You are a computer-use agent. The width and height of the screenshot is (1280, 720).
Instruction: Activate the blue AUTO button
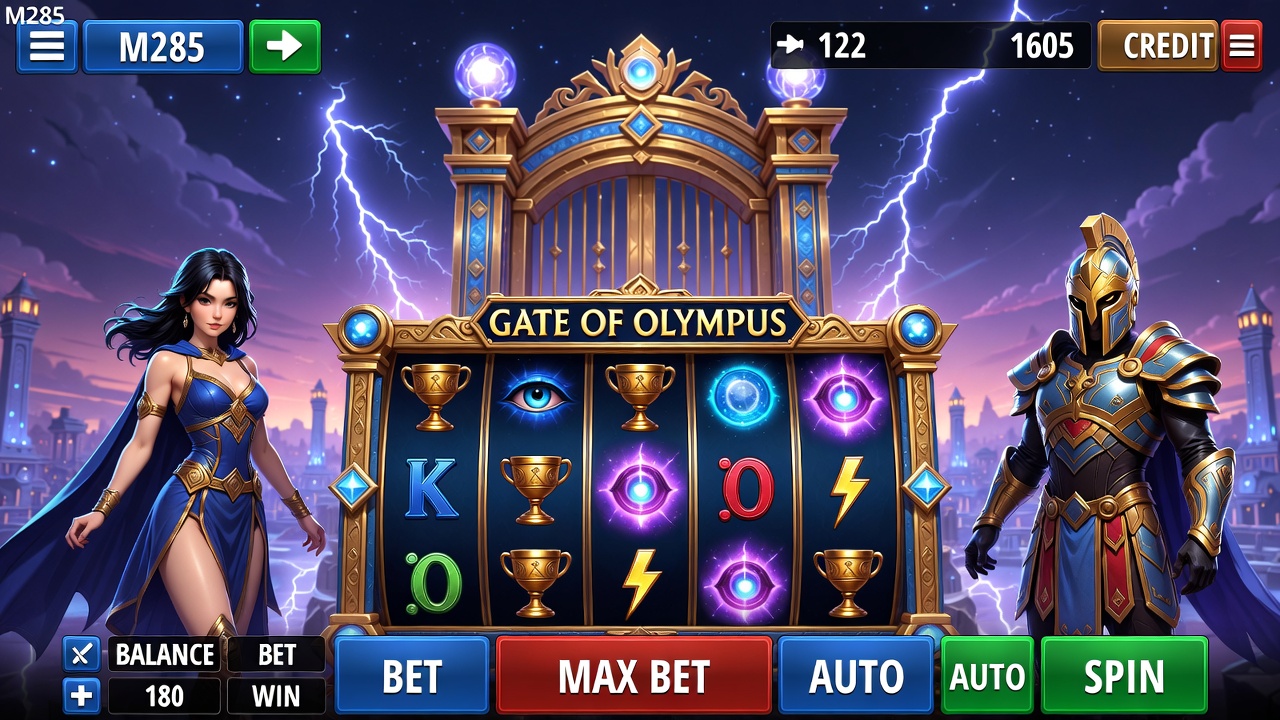coord(856,676)
